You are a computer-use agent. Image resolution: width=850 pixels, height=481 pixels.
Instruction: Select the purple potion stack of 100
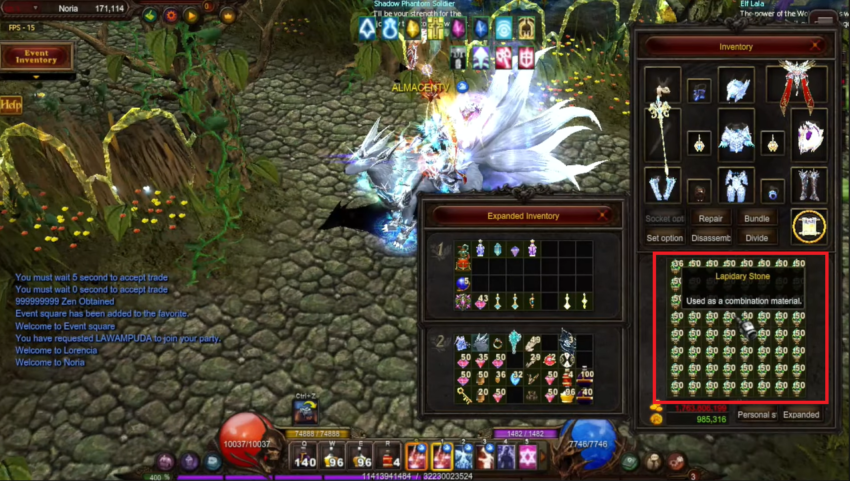[x=584, y=379]
